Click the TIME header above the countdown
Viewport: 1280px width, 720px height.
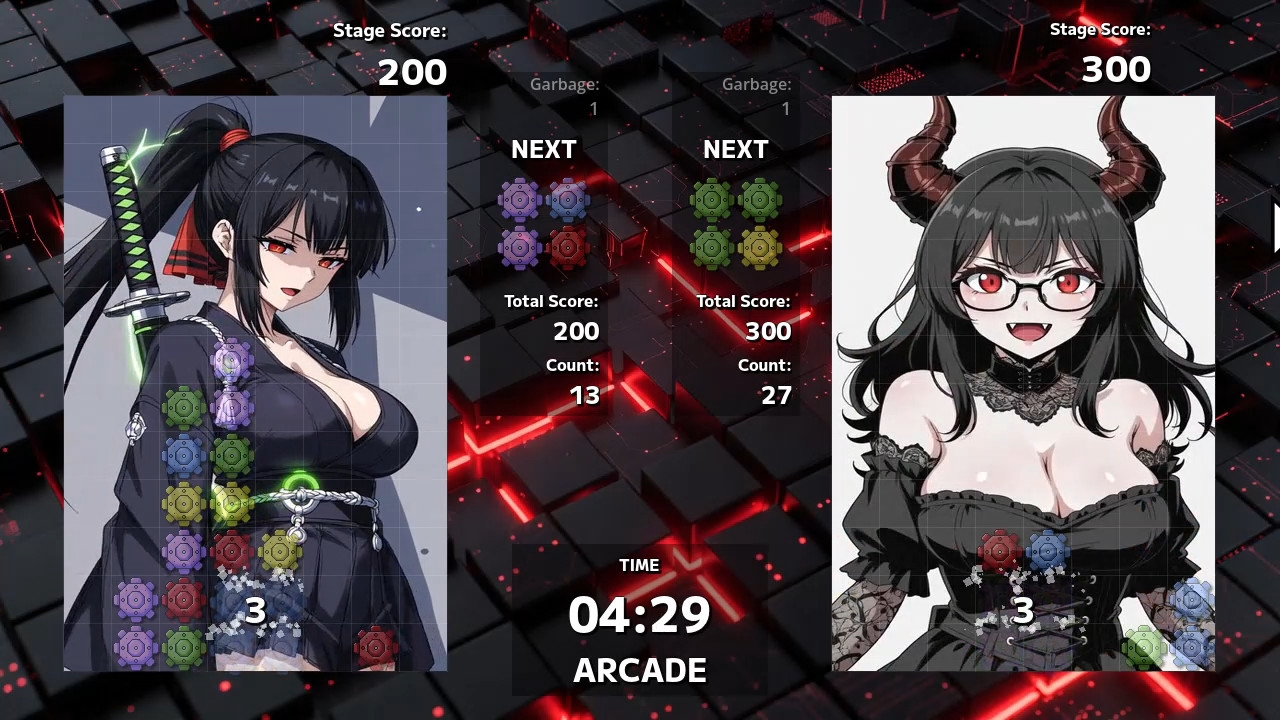point(639,565)
